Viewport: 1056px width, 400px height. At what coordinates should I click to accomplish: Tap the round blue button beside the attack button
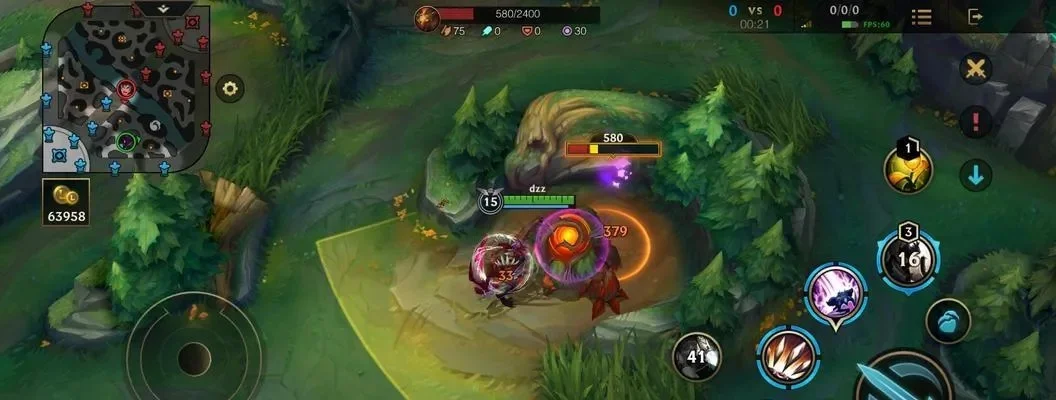(x=948, y=322)
